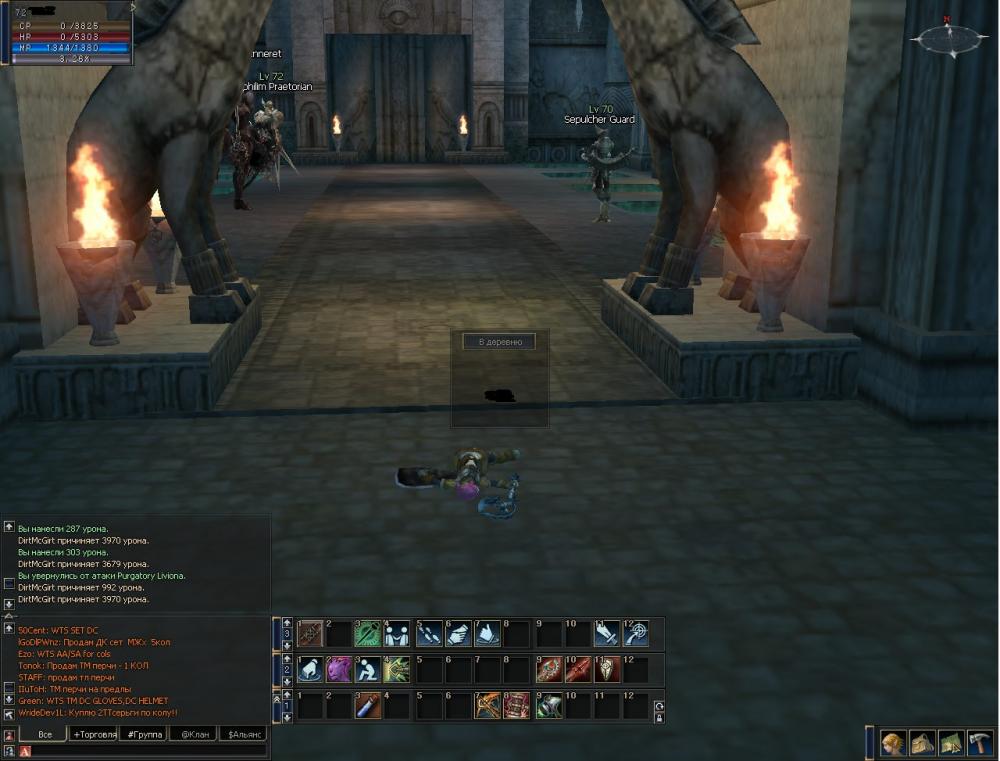Activate the shield skill icon
This screenshot has width=1000, height=761.
point(607,669)
